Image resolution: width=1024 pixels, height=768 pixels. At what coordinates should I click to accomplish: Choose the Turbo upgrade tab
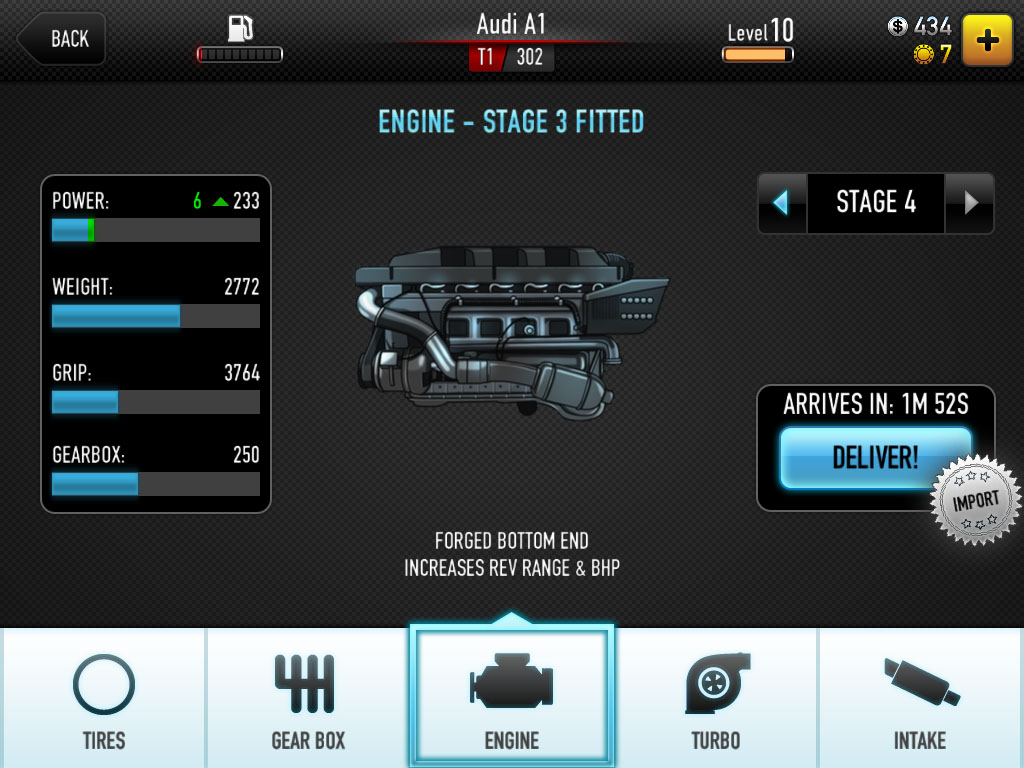coord(716,700)
